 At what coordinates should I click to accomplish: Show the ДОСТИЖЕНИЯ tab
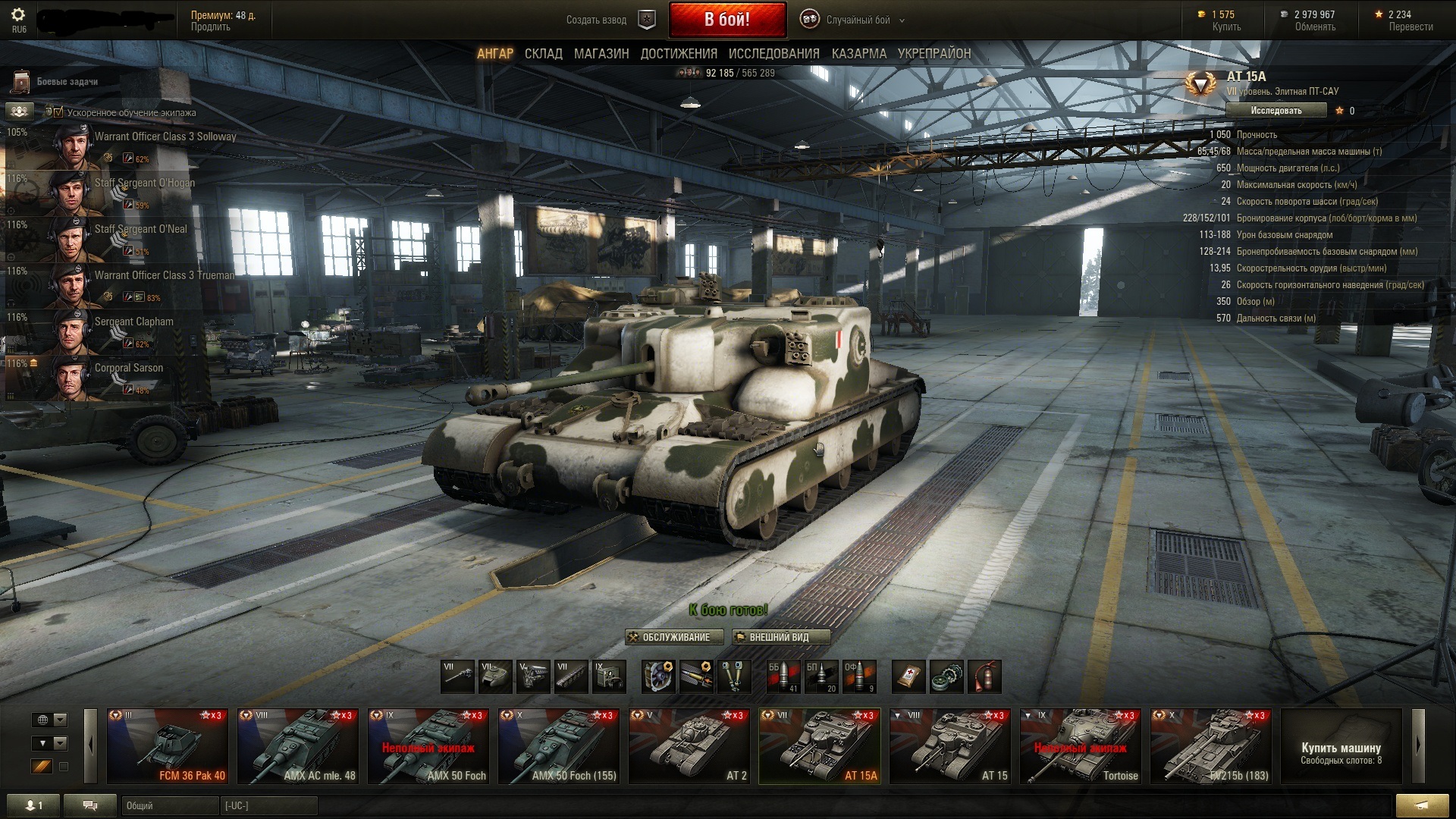[678, 54]
